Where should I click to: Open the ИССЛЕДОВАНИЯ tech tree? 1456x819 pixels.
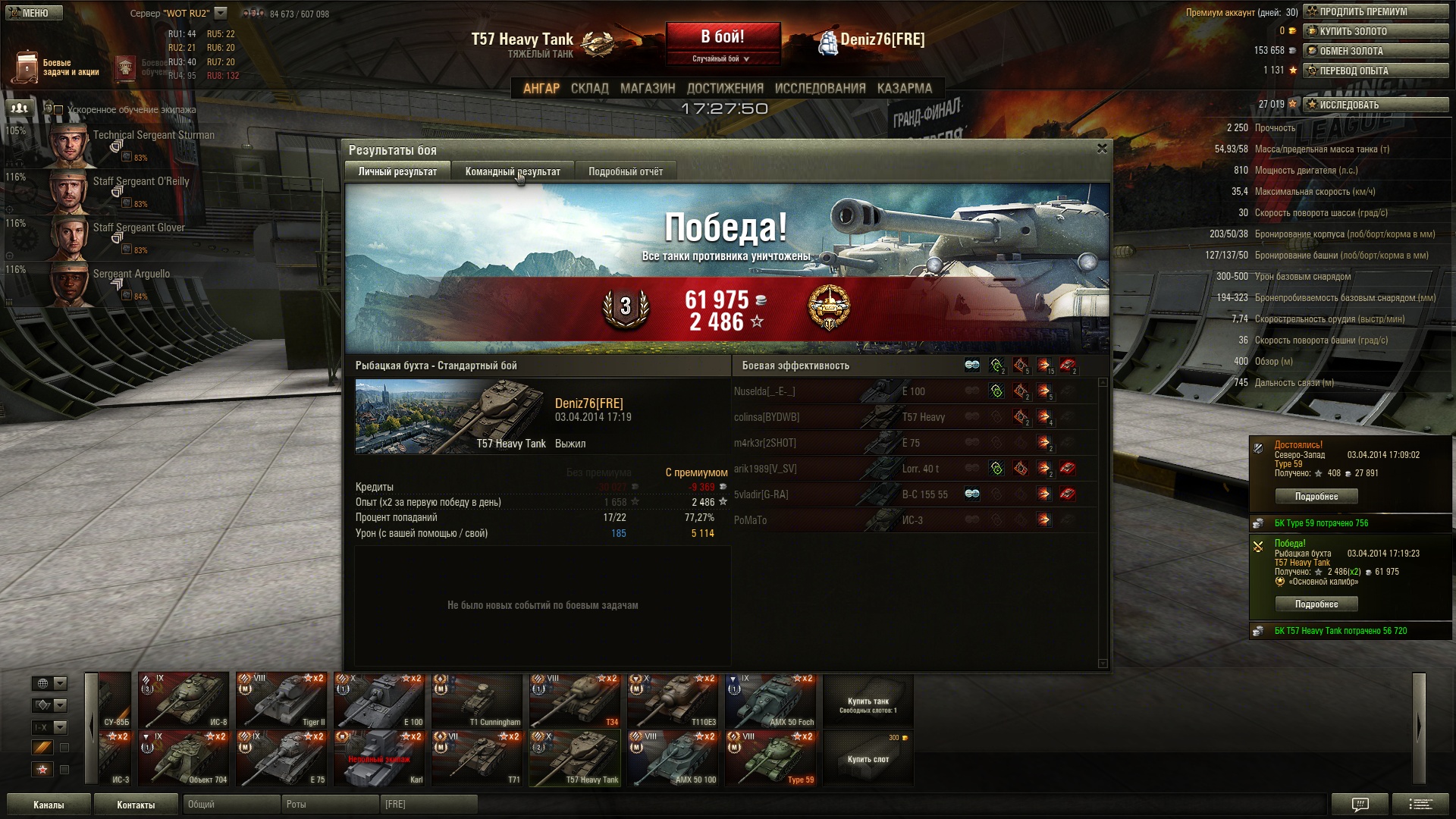[820, 88]
